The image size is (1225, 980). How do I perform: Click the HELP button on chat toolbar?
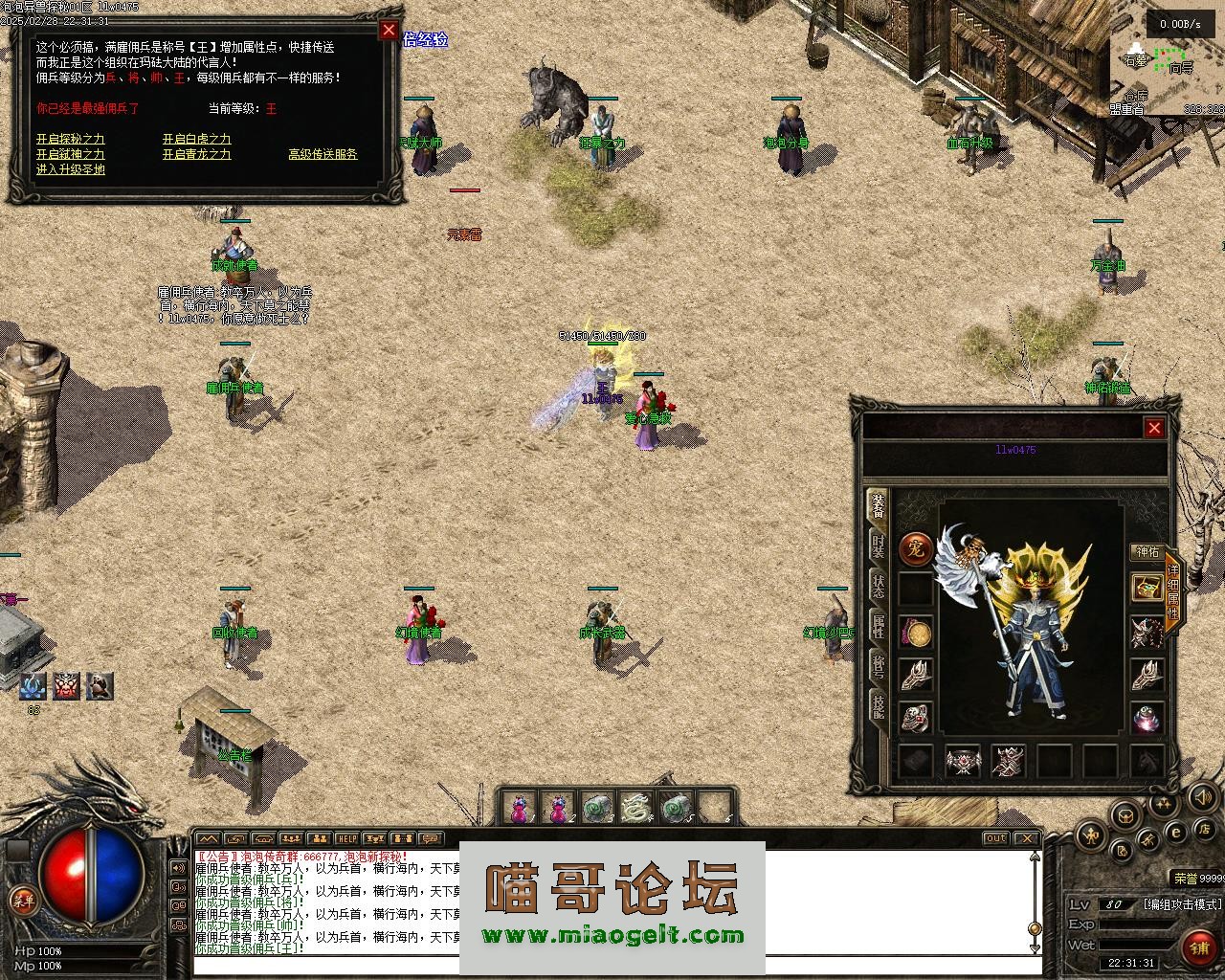point(346,839)
